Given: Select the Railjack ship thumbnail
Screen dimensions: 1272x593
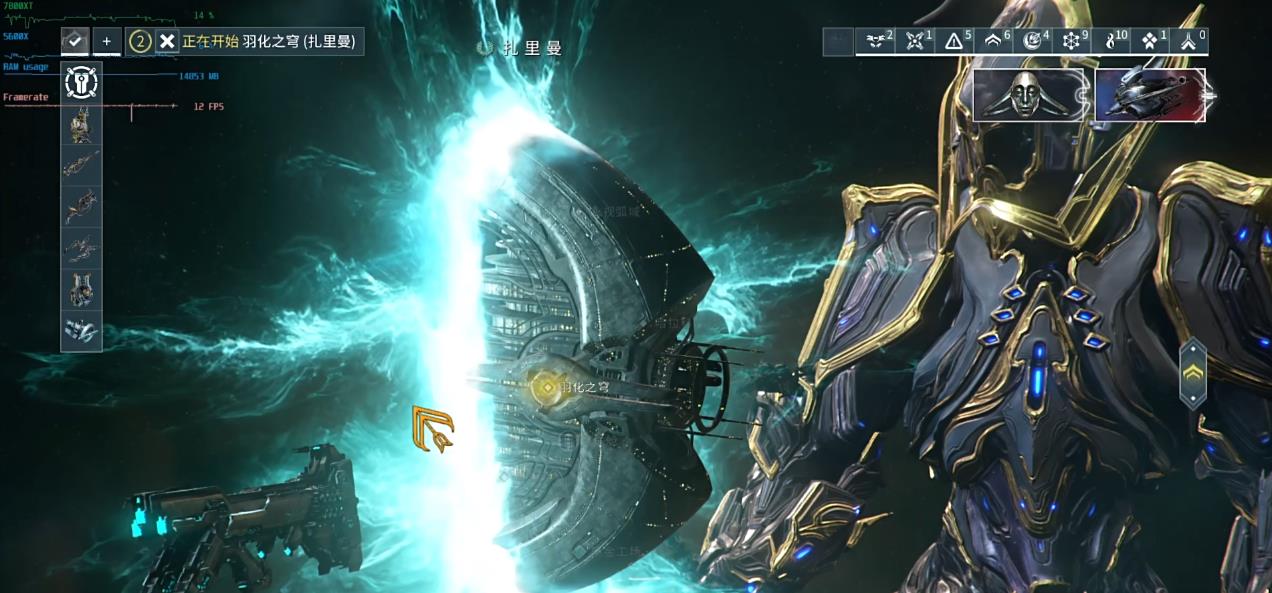Looking at the screenshot, I should tap(1150, 95).
